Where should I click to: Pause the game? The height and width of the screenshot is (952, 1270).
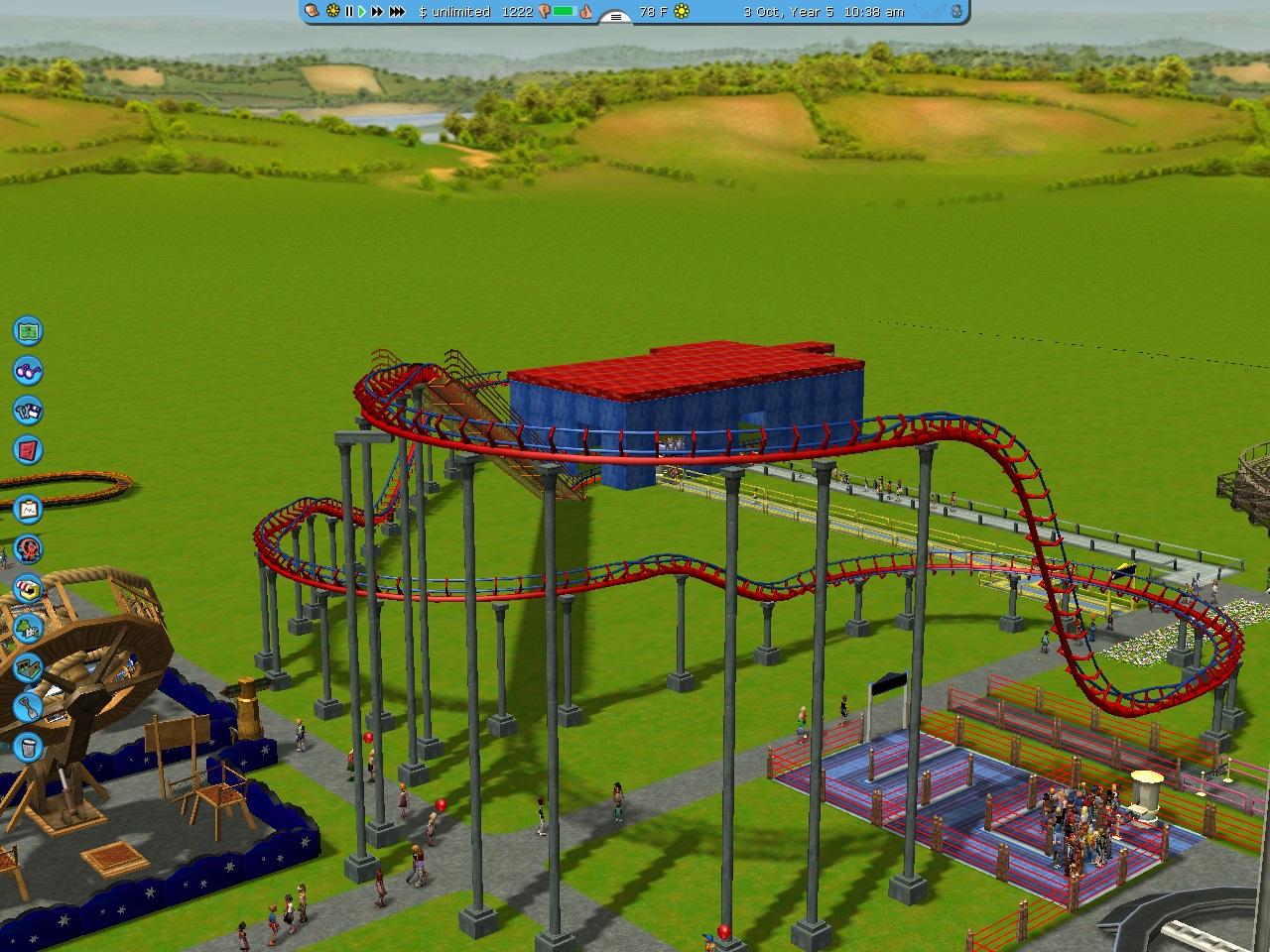point(349,12)
